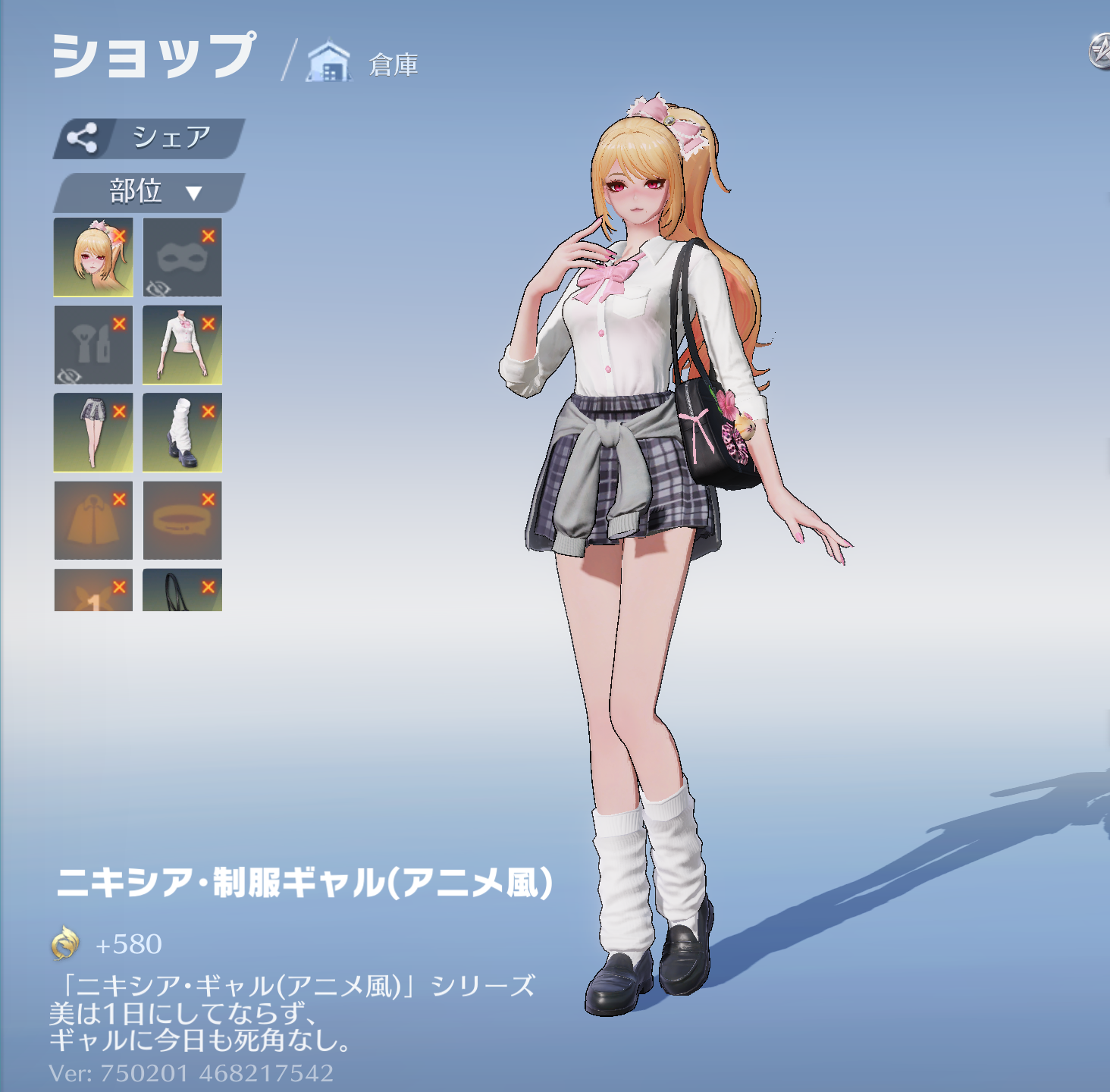Select the plaid skirt slot

(x=92, y=432)
